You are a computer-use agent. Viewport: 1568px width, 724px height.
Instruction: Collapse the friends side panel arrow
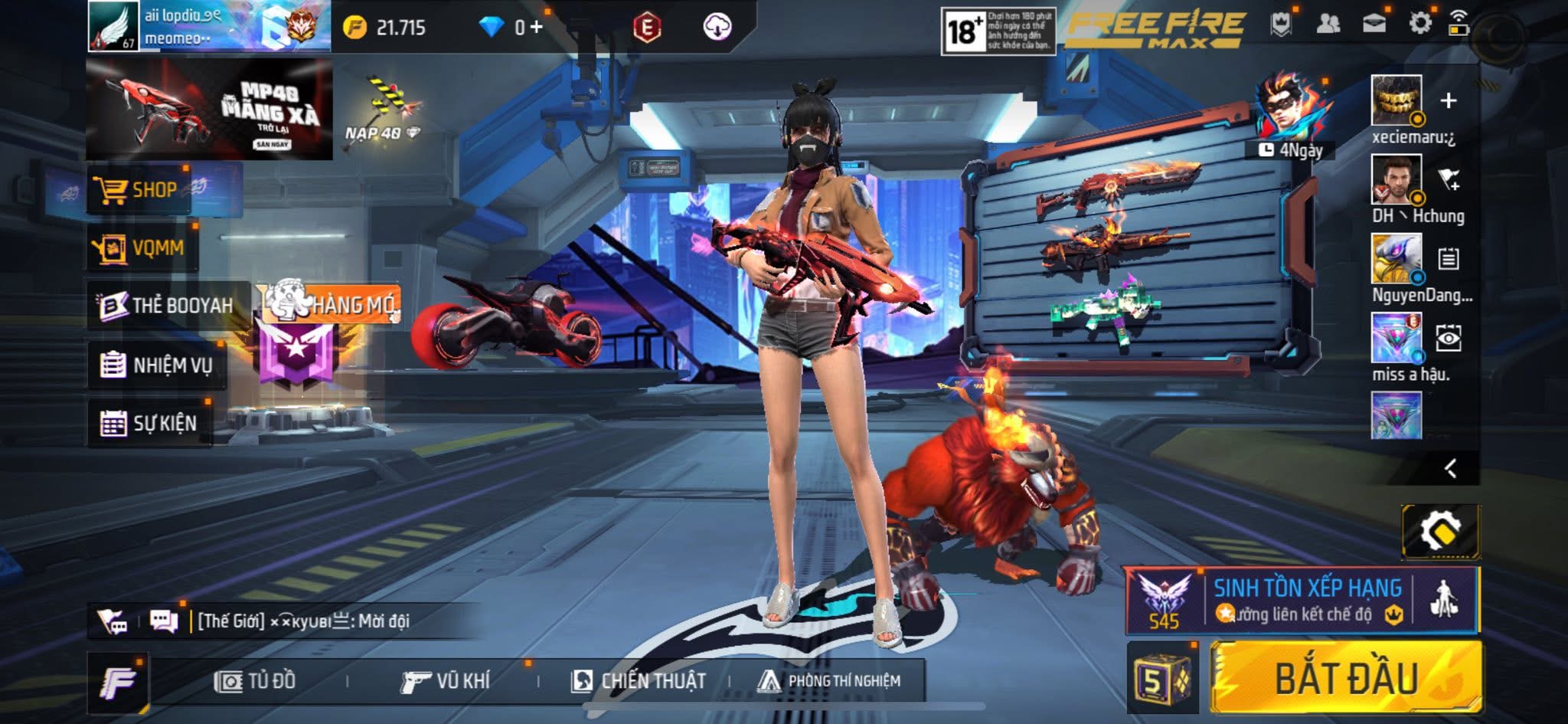point(1450,468)
